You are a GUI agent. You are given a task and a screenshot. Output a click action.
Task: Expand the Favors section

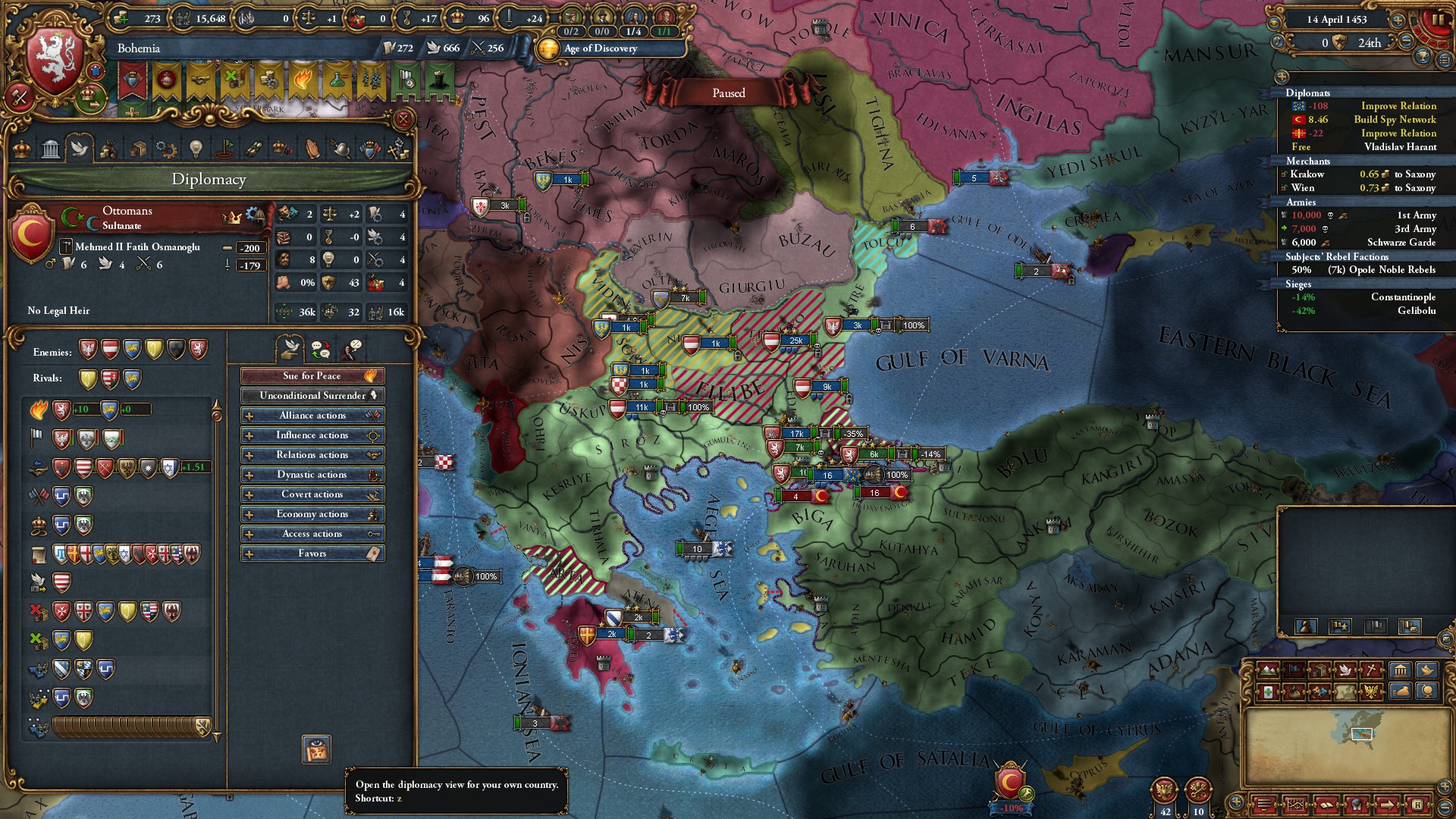pos(312,554)
